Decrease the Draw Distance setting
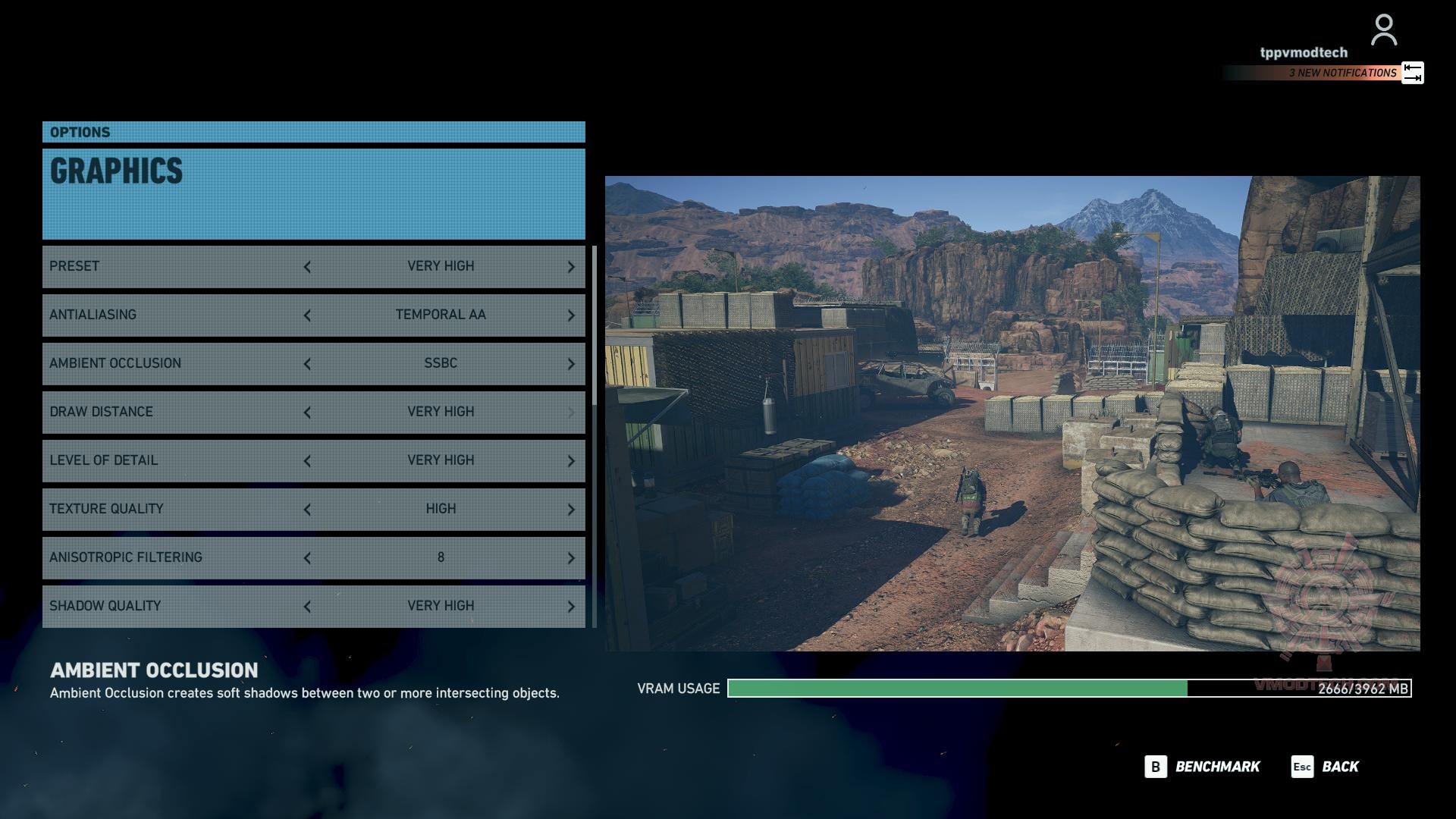 pyautogui.click(x=307, y=413)
